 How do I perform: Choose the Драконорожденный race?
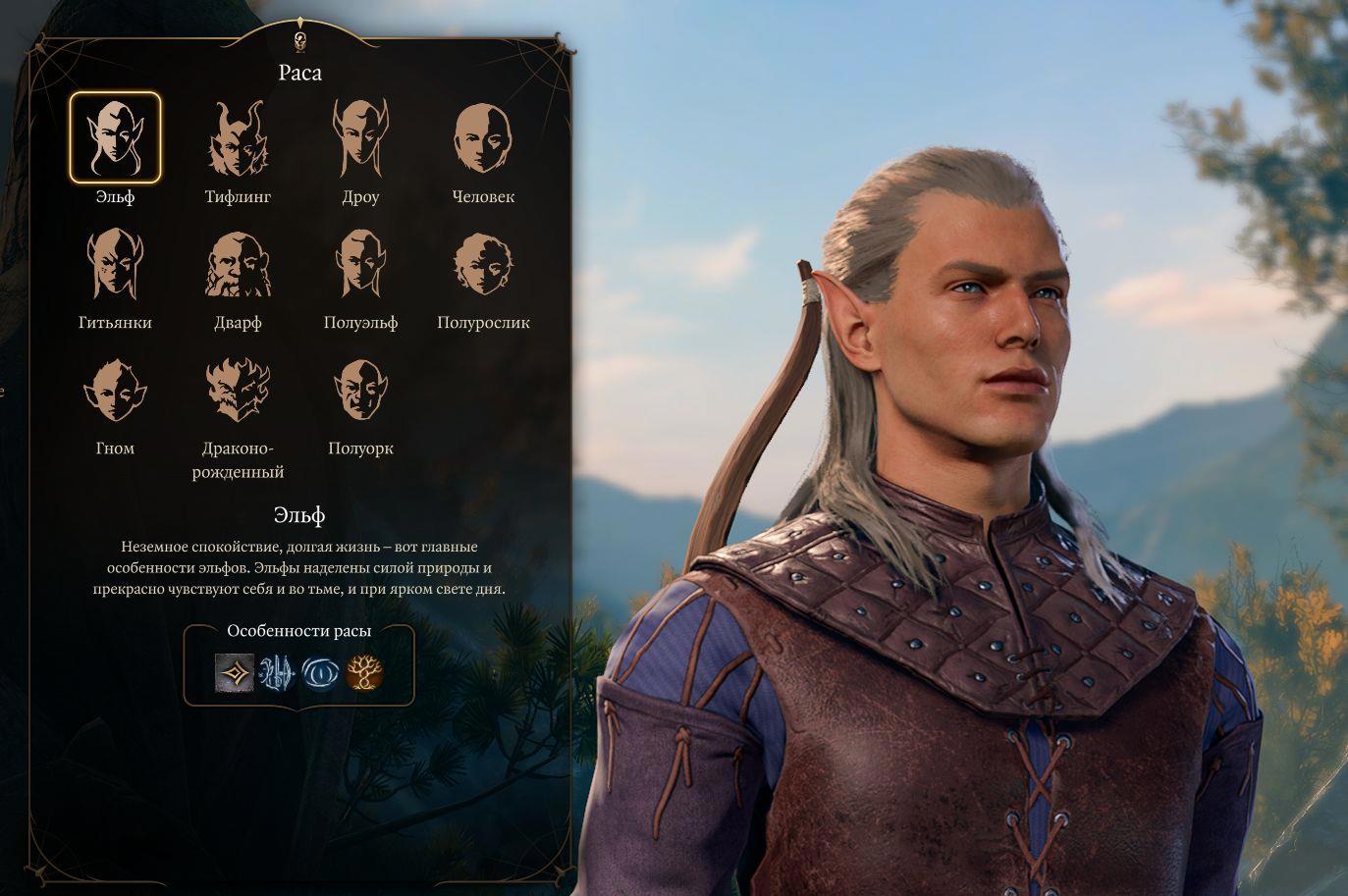238,390
